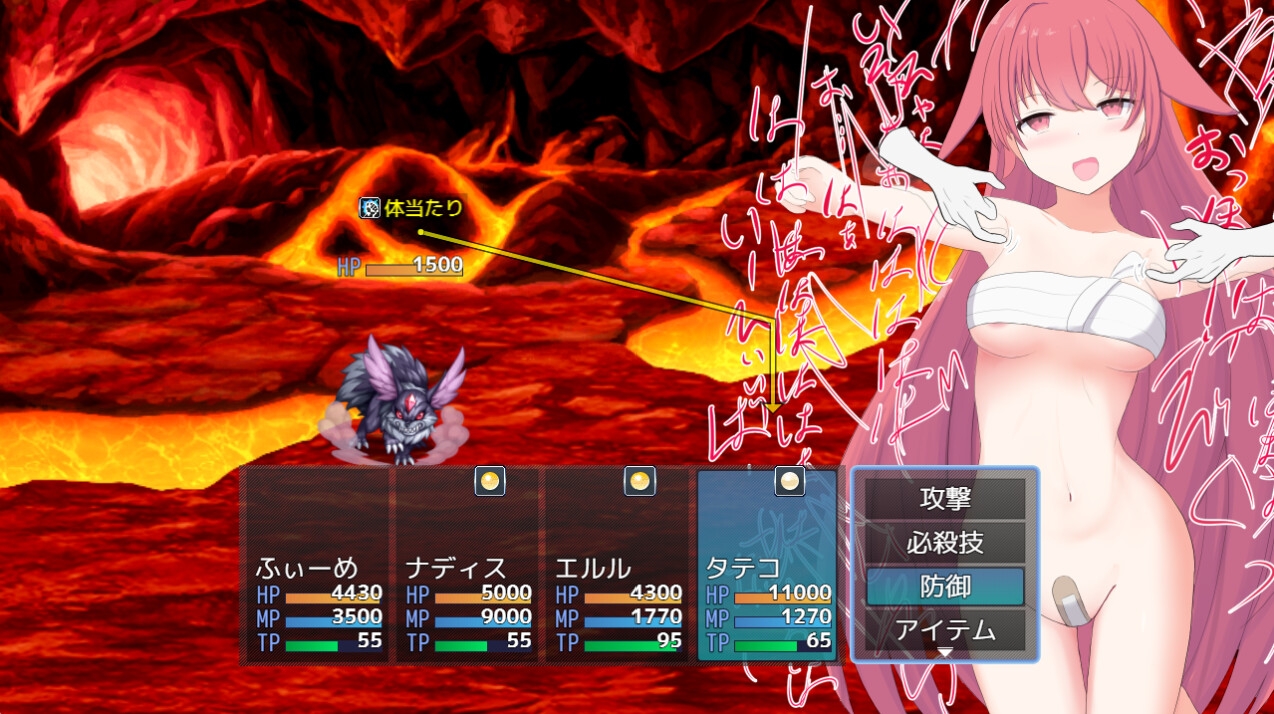Select party member ナディス status panel
Viewport: 1274px width, 714px height.
click(468, 565)
